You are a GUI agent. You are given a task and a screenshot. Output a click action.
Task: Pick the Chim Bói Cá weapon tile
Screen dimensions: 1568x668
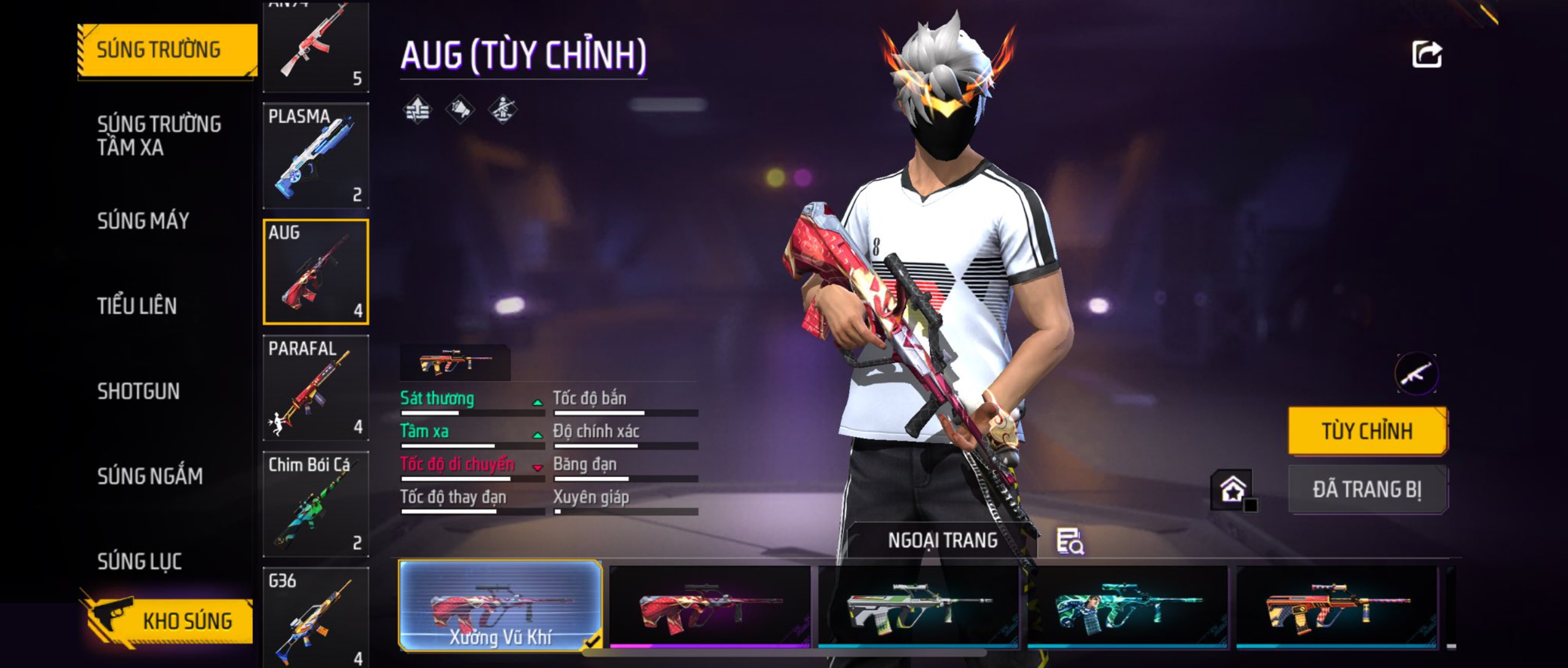tap(316, 504)
